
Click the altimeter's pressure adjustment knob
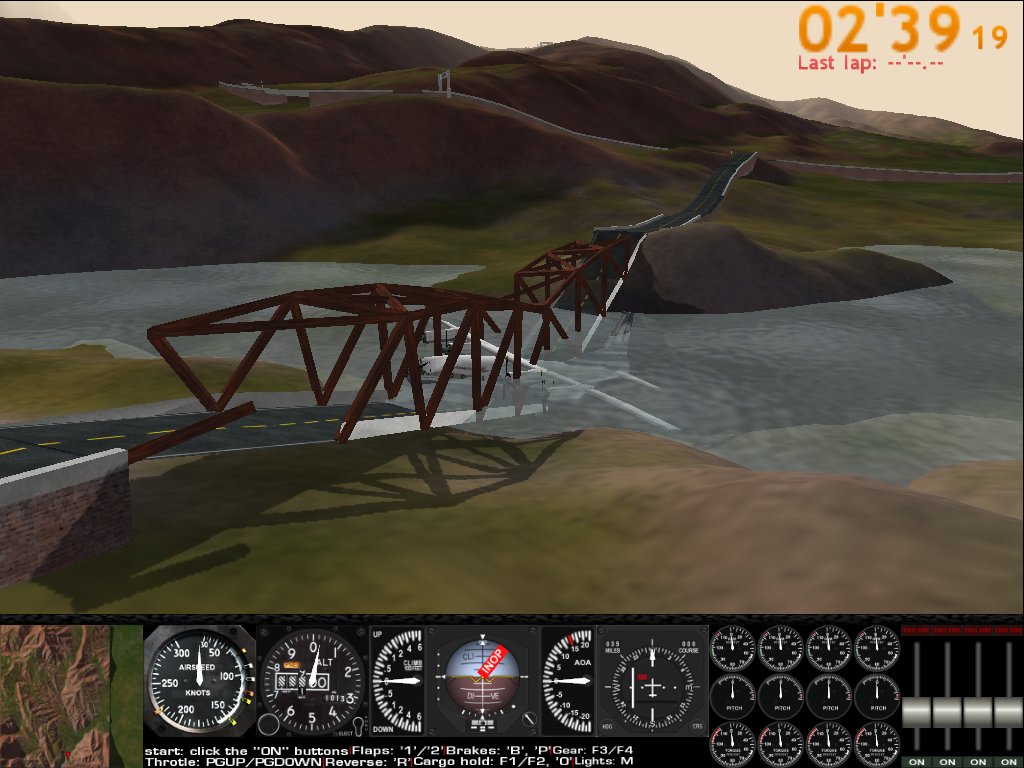268,726
